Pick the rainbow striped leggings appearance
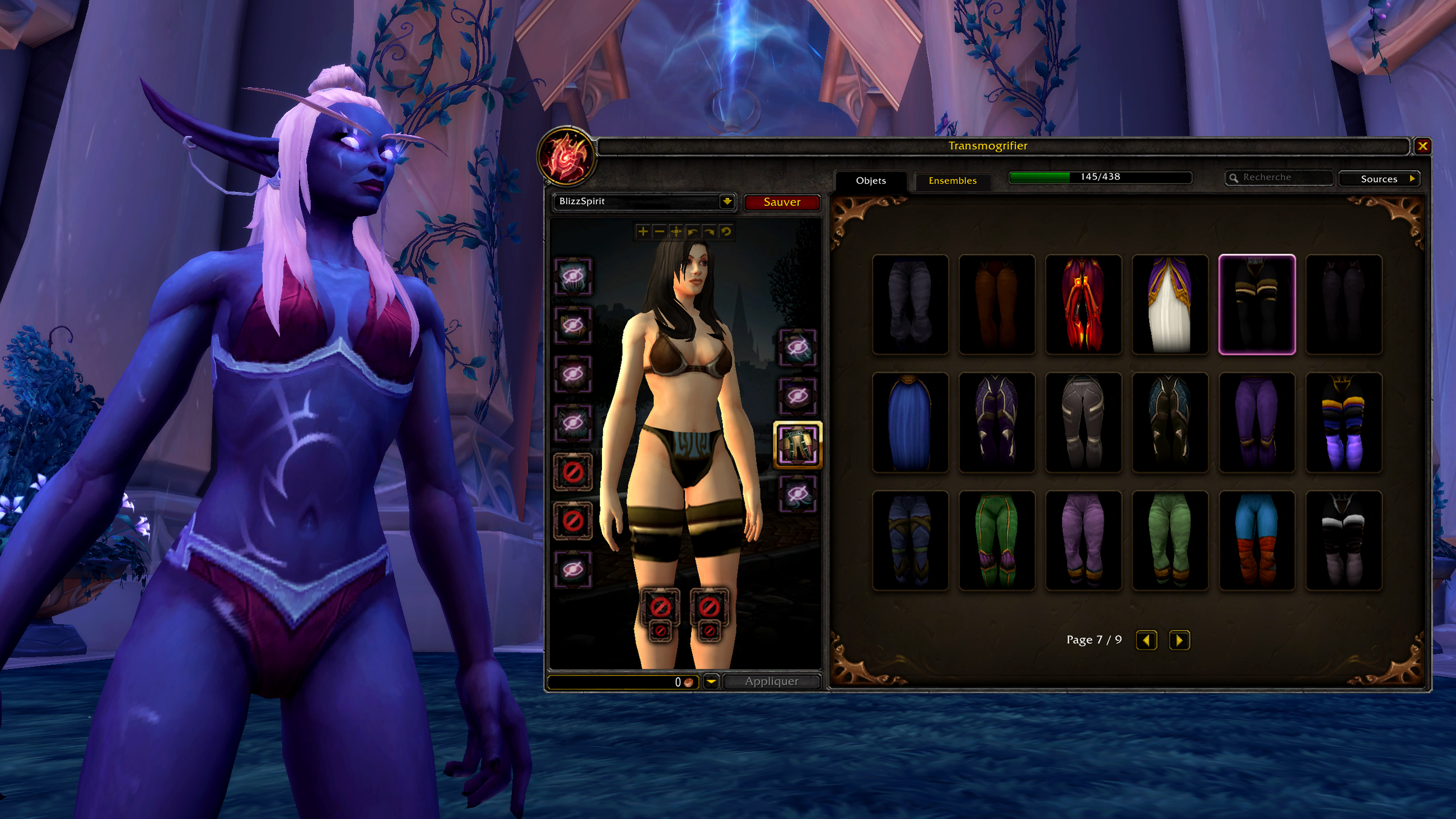This screenshot has height=819, width=1456. (x=1343, y=422)
